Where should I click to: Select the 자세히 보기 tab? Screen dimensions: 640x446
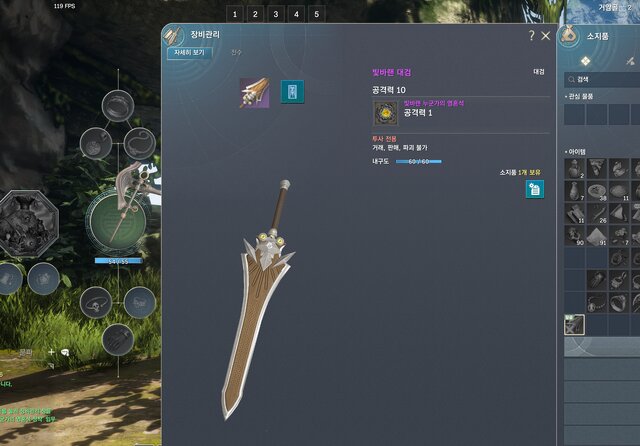[x=188, y=53]
